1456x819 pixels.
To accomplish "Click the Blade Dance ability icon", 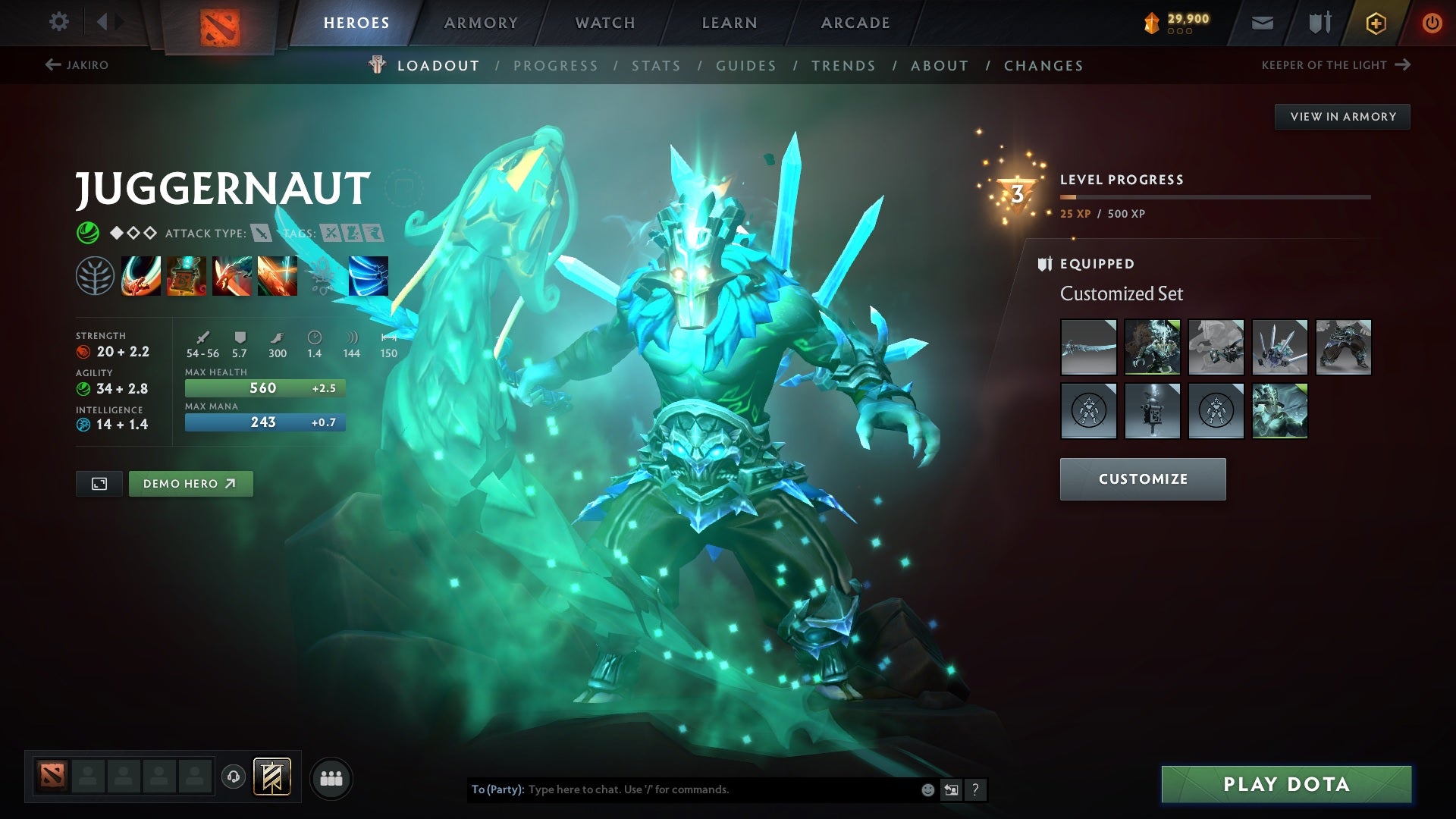I will (231, 275).
